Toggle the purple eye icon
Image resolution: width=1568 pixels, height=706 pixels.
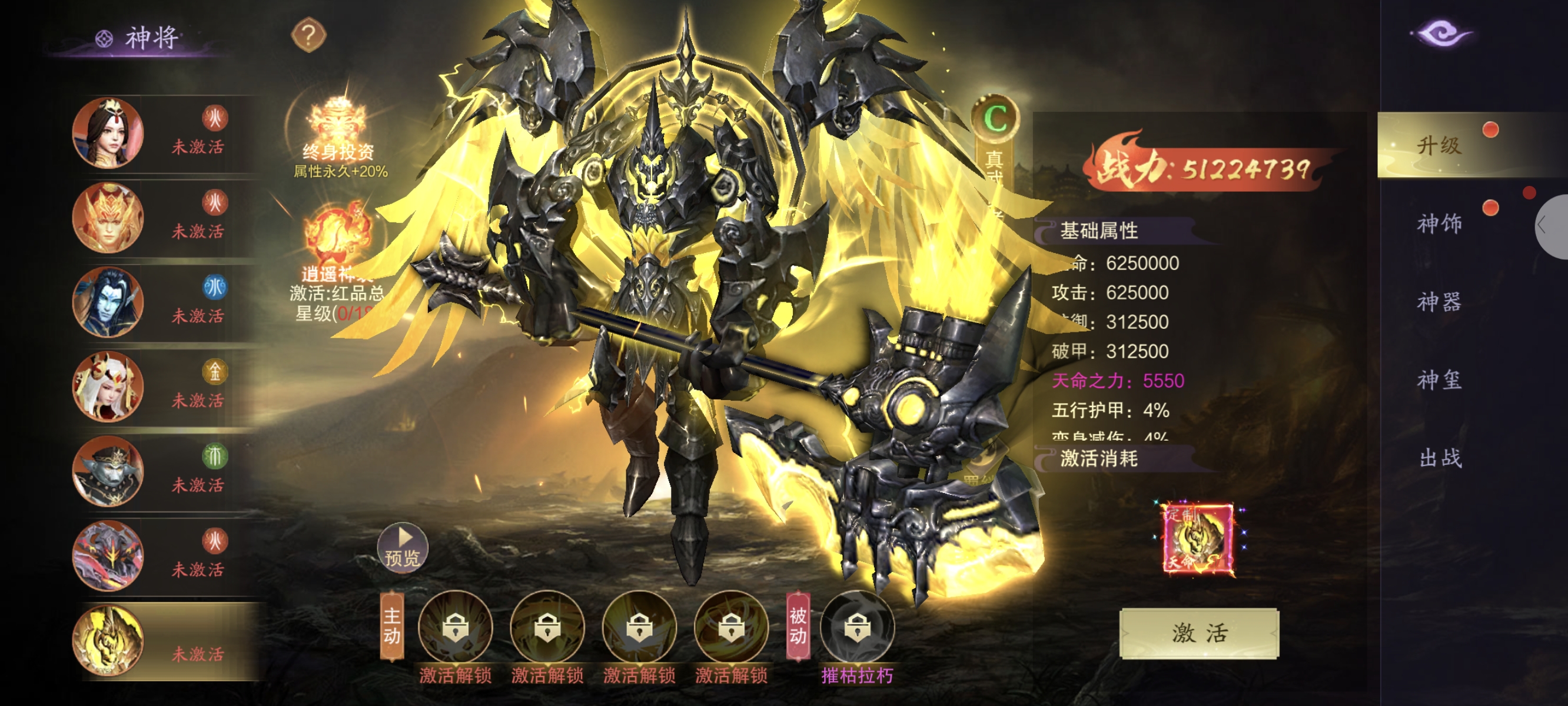pos(1441,34)
